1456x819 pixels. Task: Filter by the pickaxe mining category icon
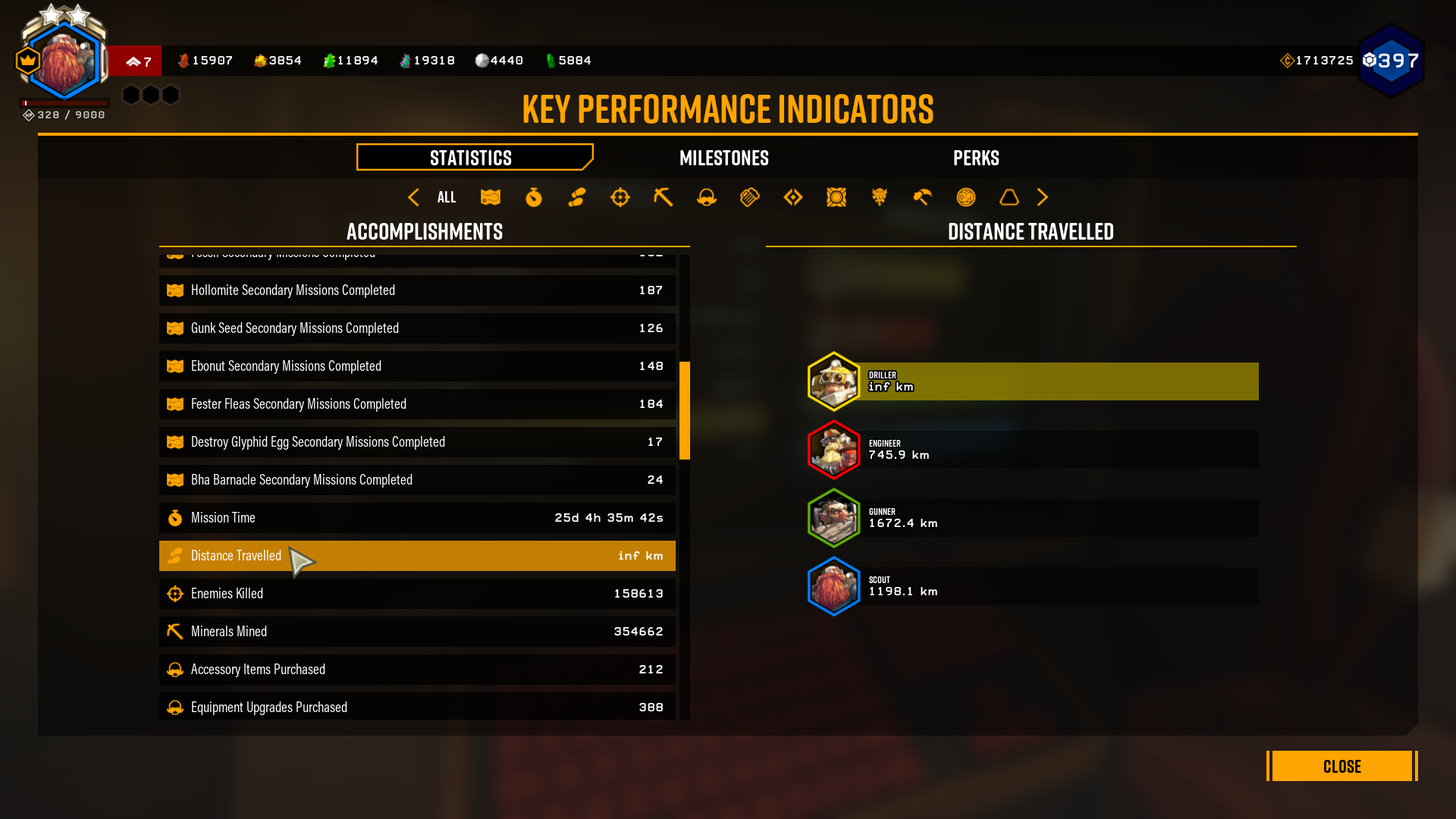coord(664,197)
